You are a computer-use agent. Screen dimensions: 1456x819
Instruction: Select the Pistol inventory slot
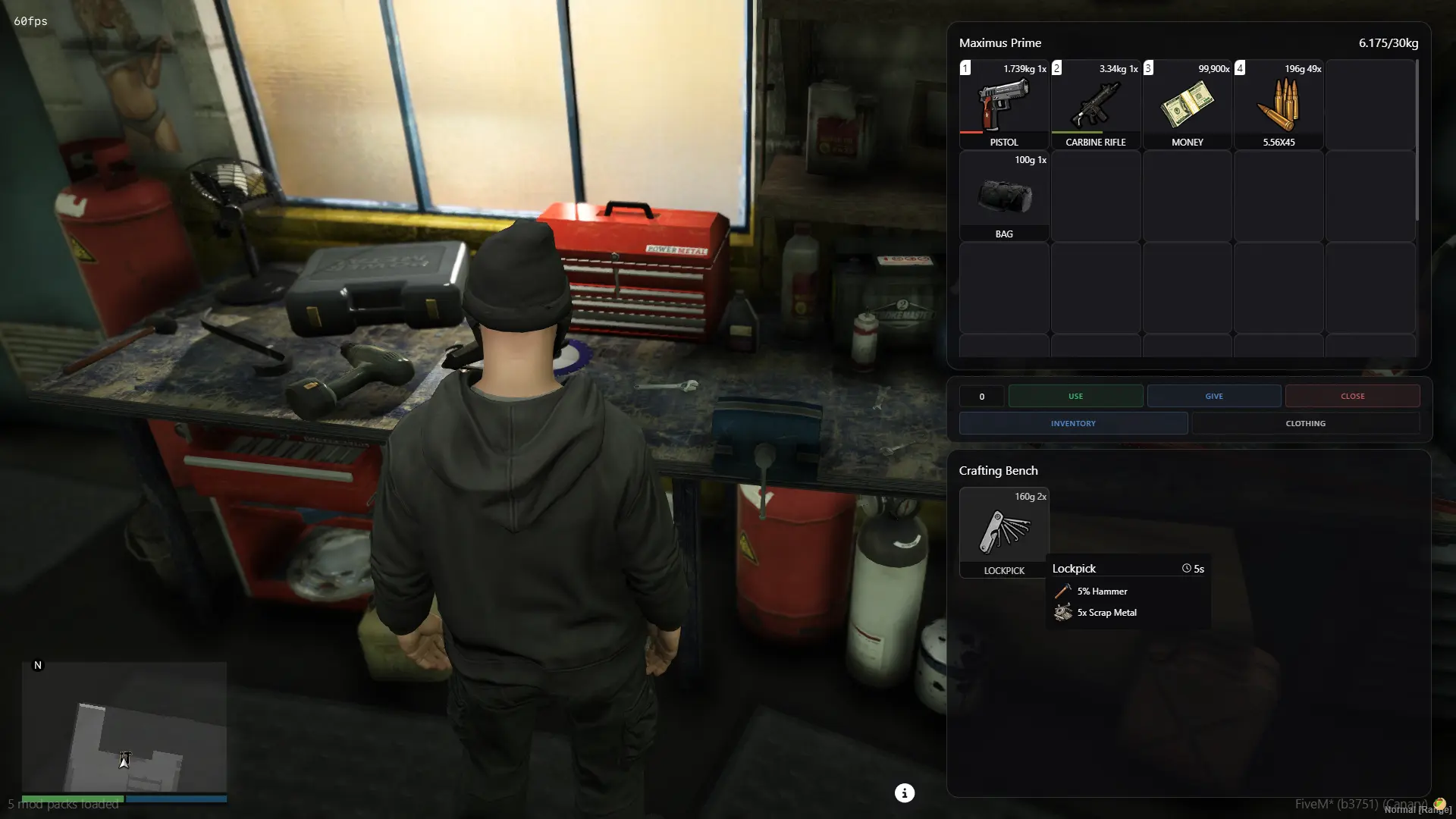1004,105
